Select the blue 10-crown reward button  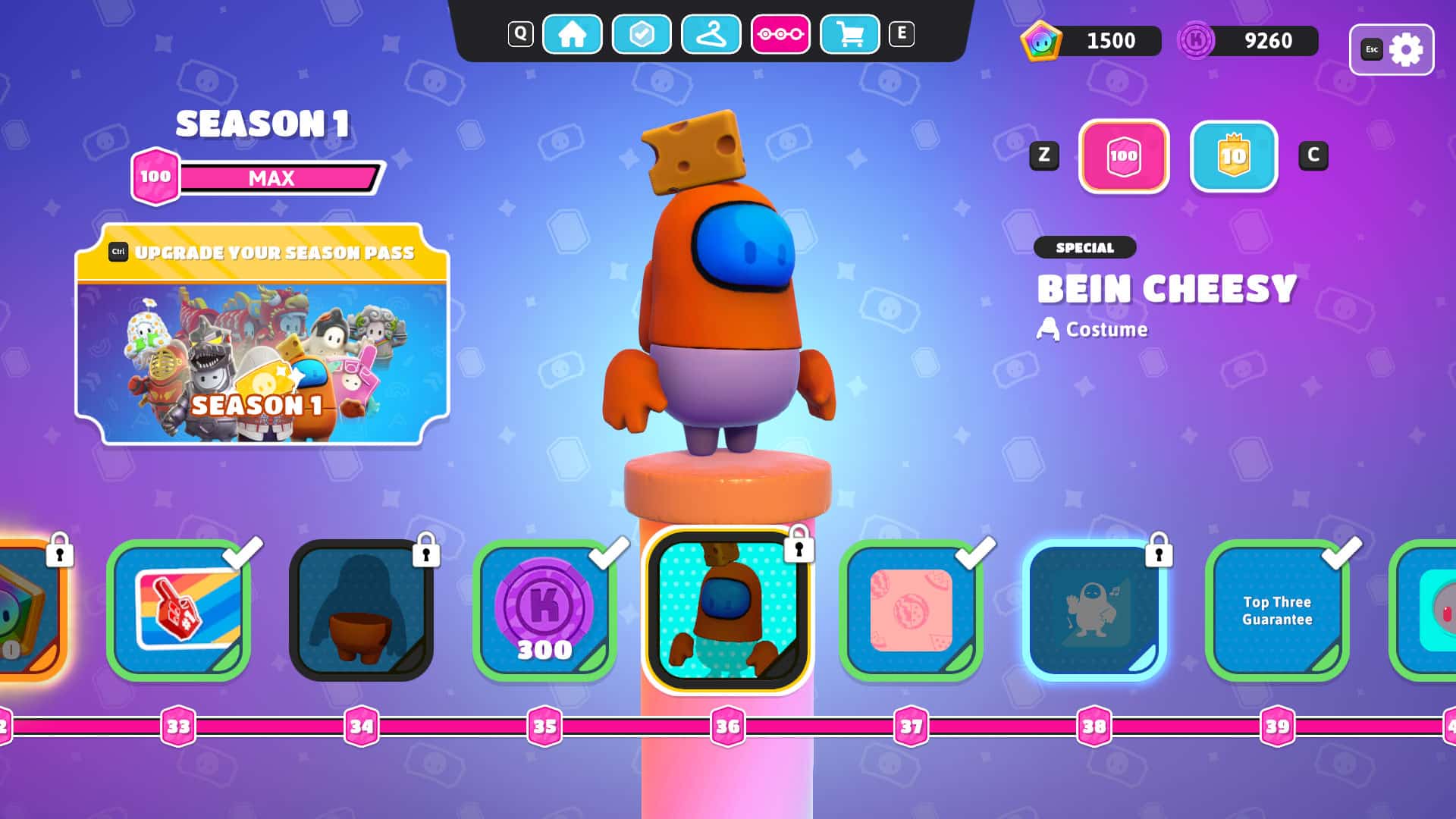click(x=1232, y=158)
